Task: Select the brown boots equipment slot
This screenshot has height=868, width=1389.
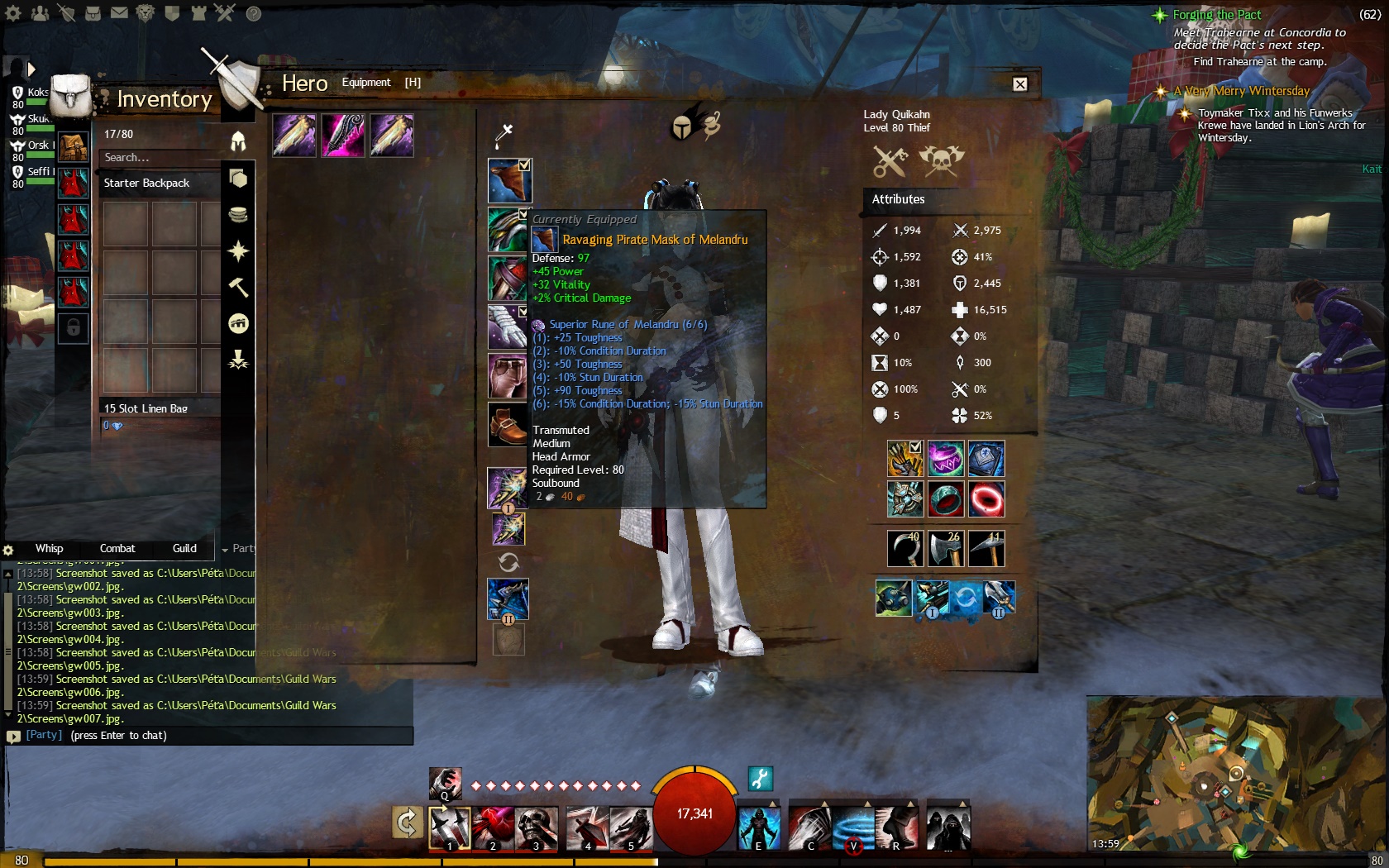Action: click(507, 425)
